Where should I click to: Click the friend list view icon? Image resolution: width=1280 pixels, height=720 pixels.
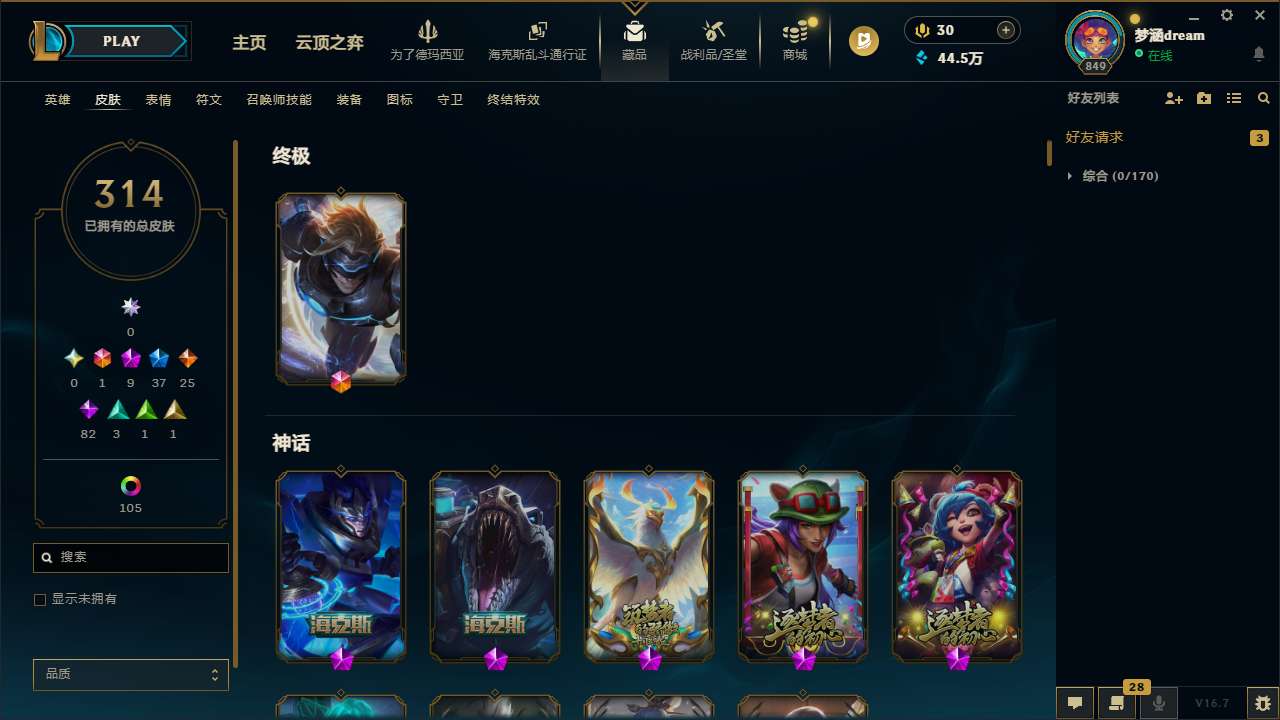point(1233,98)
